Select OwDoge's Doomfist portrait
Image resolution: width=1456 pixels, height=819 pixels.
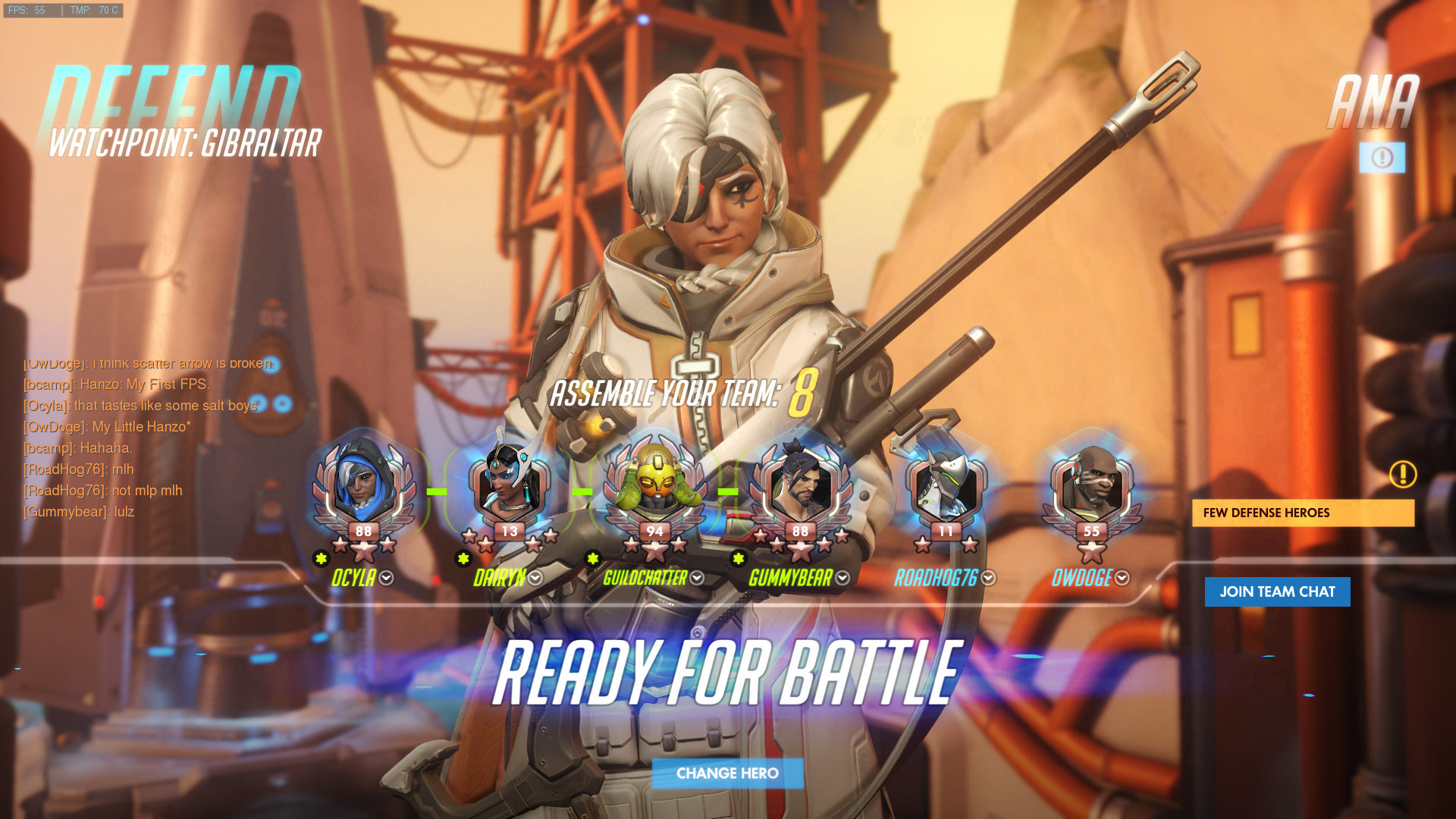(1091, 485)
